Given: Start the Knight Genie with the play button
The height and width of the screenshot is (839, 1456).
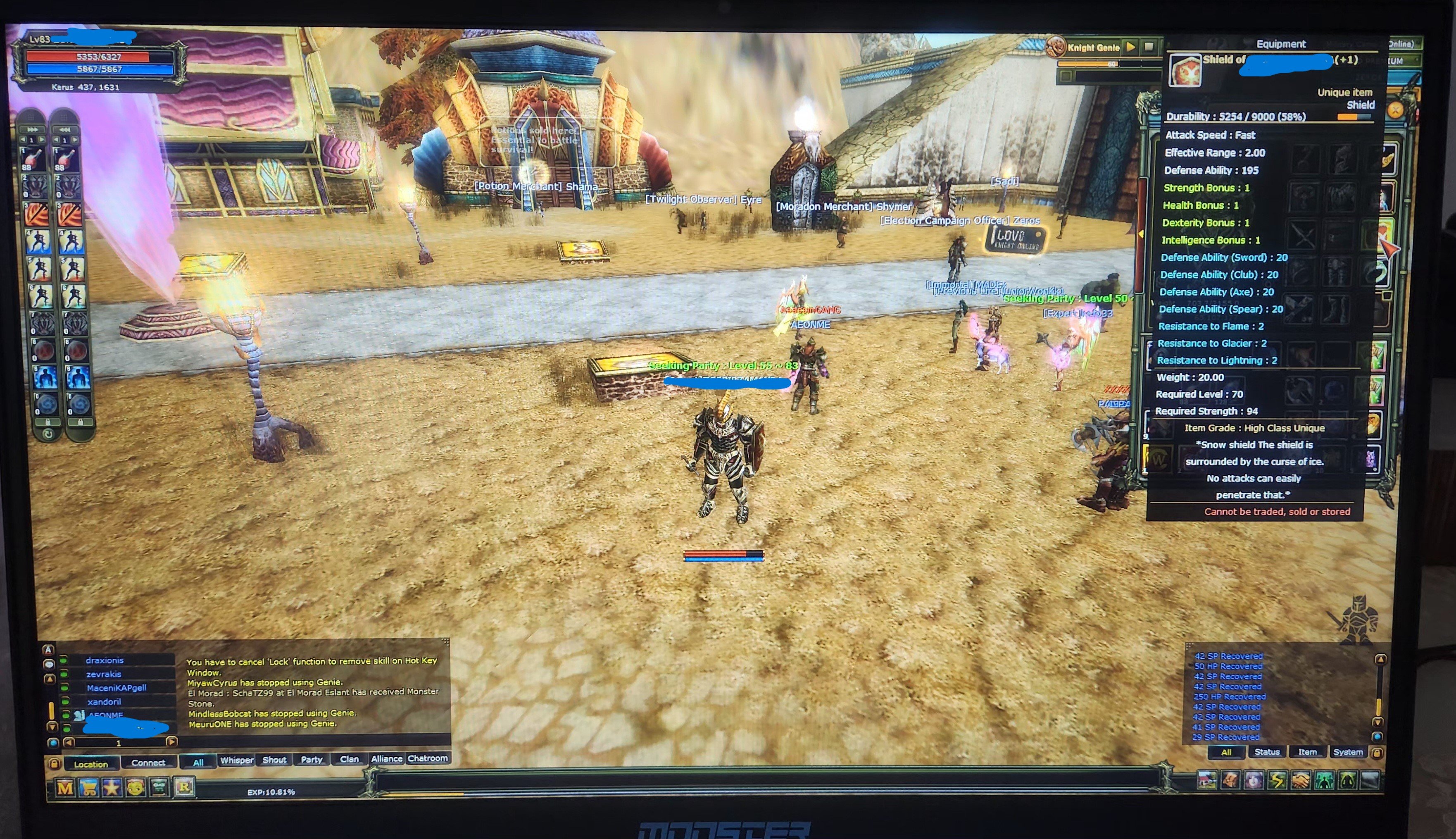Looking at the screenshot, I should point(1131,47).
